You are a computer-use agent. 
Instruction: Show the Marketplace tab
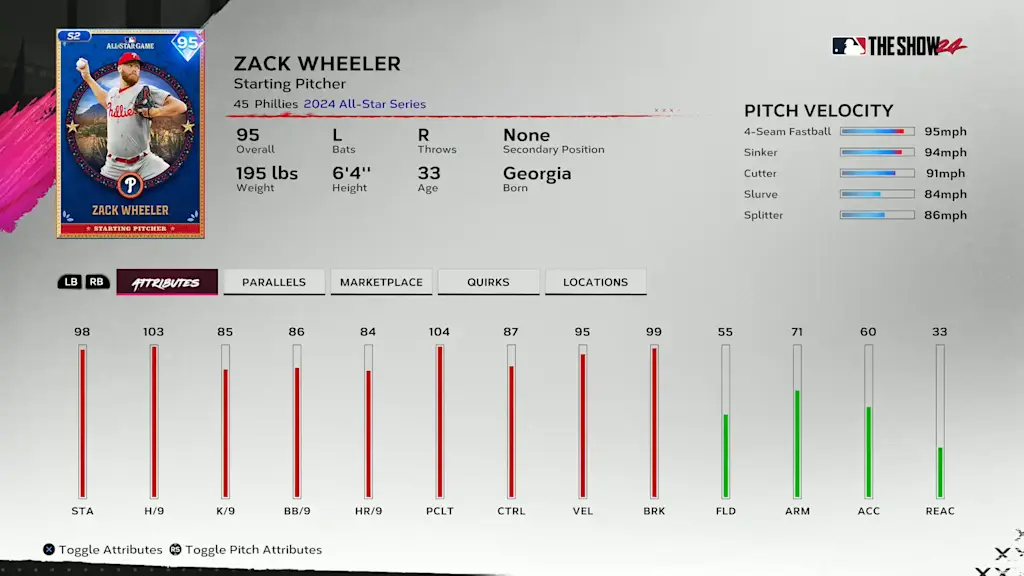tap(381, 283)
